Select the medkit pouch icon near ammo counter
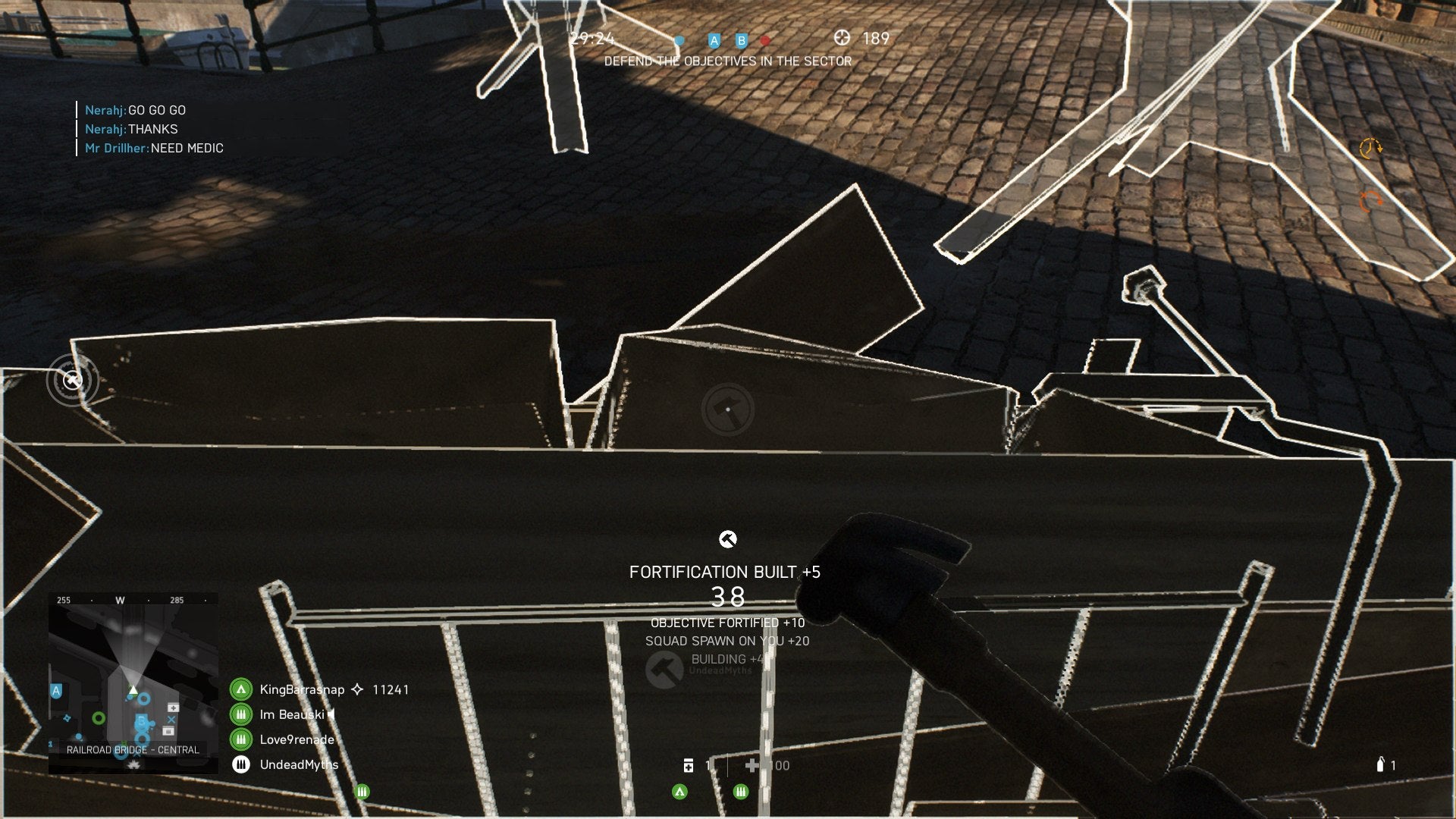This screenshot has width=1456, height=819. coord(689,766)
